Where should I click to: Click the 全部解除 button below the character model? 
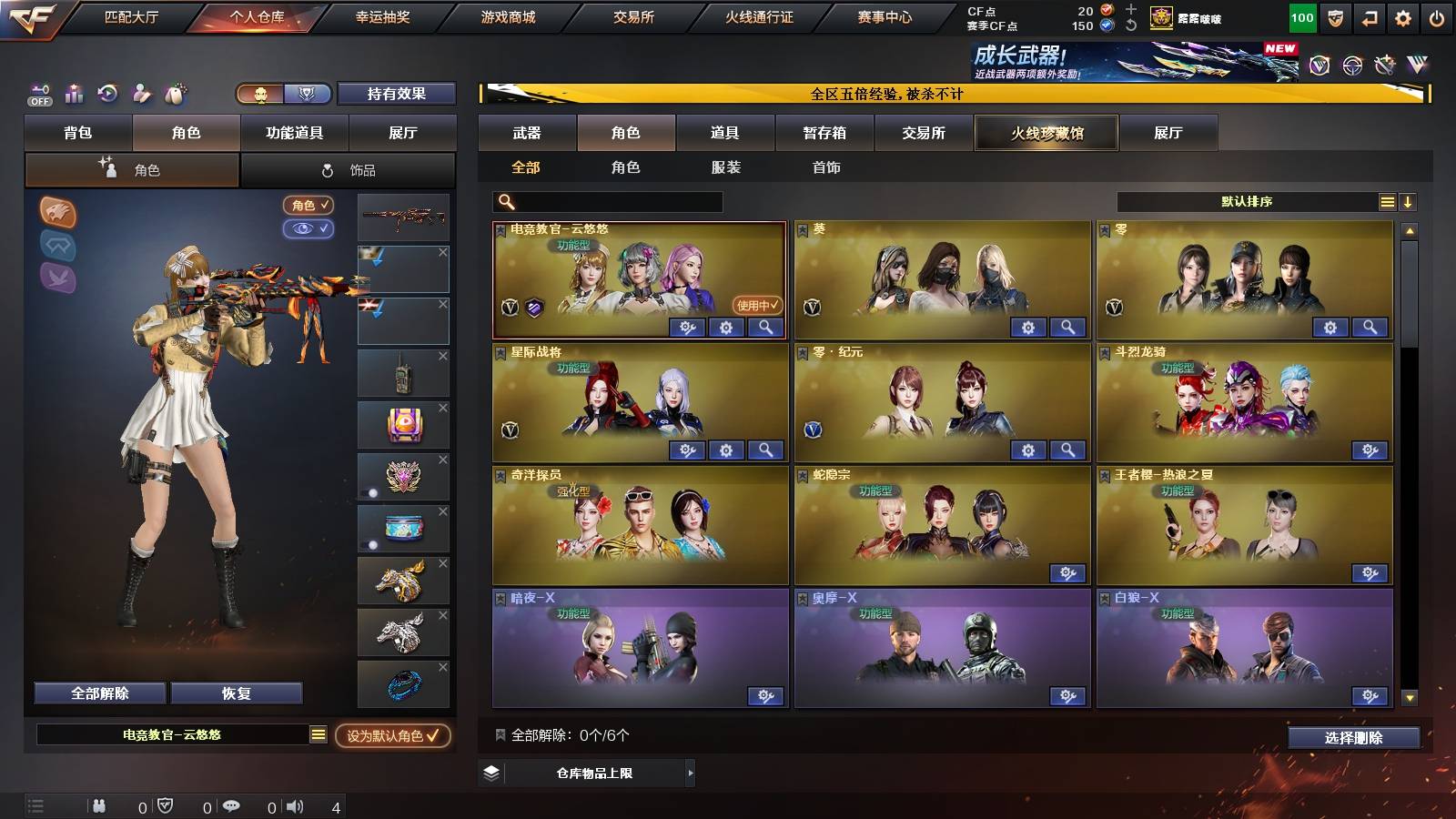coord(98,693)
